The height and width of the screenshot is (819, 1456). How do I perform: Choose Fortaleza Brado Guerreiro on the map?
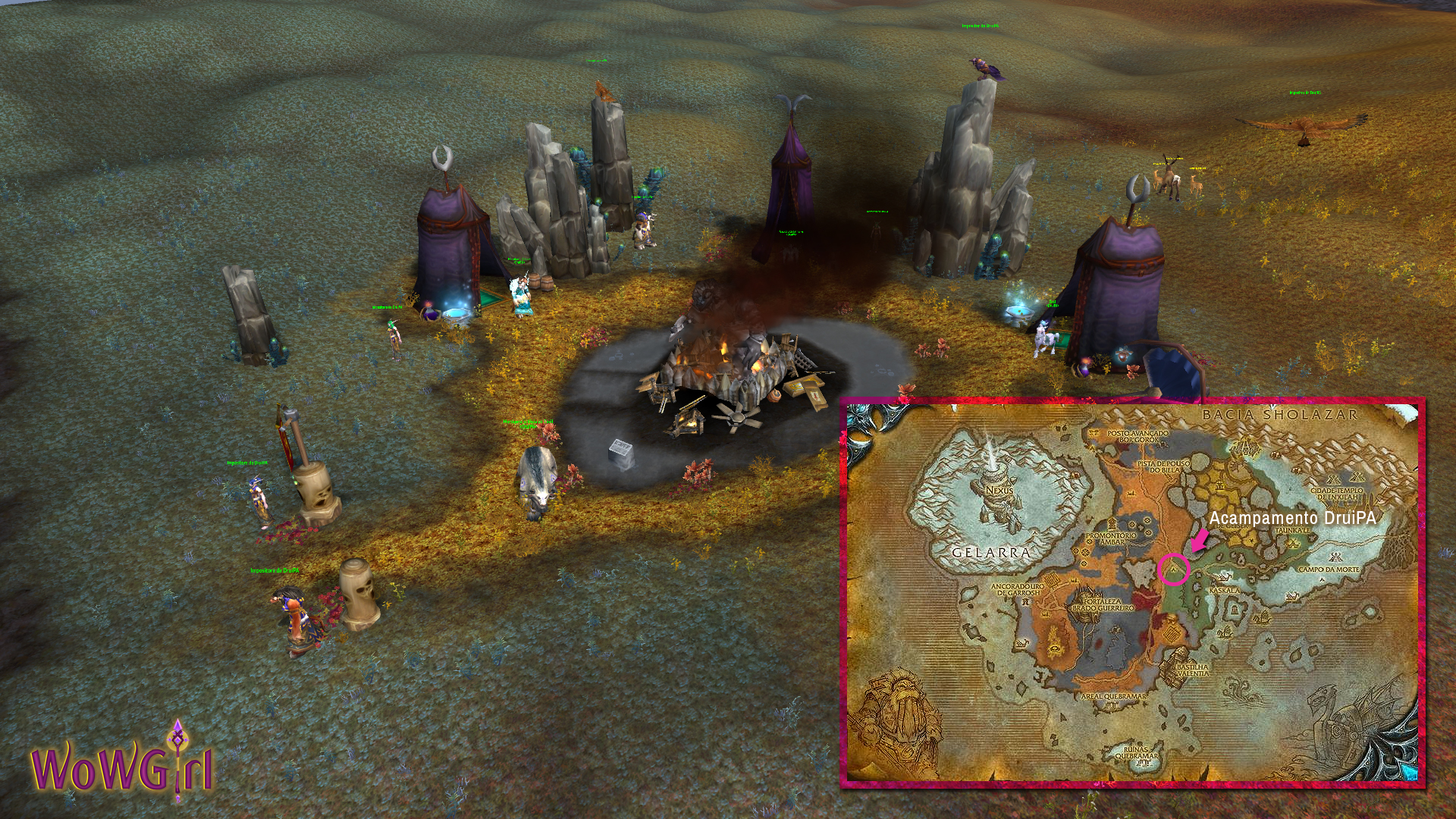[1103, 604]
